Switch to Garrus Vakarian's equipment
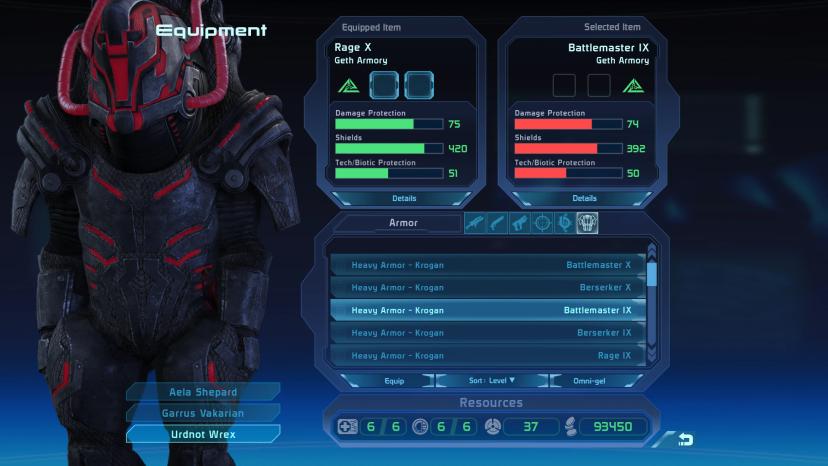The width and height of the screenshot is (828, 466). coord(203,412)
